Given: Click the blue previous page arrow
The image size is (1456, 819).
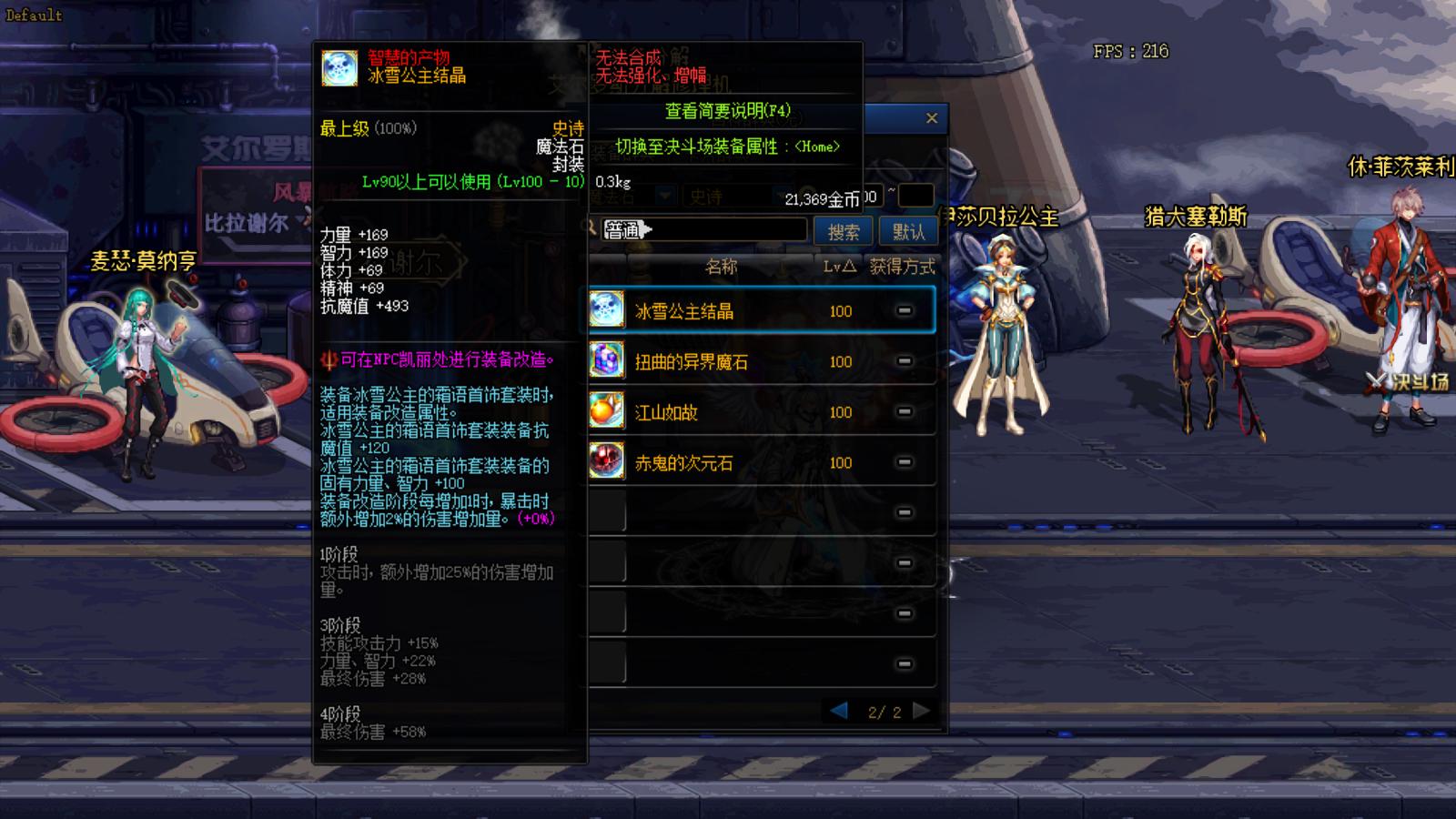Looking at the screenshot, I should [839, 711].
